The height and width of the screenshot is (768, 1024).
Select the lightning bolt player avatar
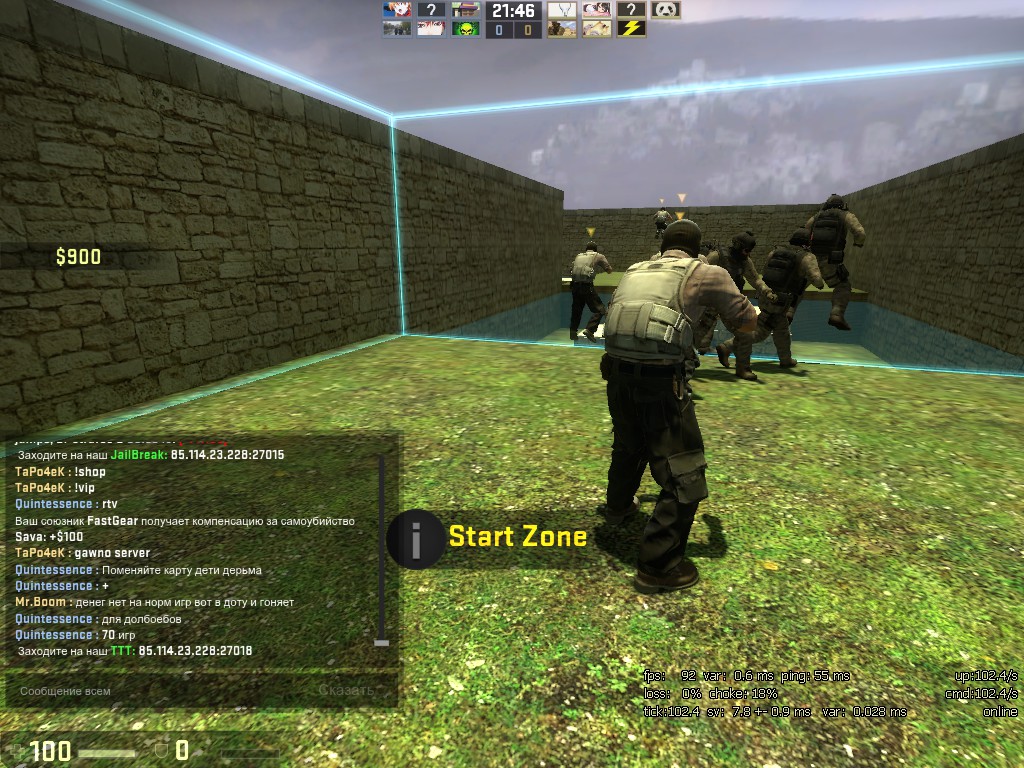630,29
